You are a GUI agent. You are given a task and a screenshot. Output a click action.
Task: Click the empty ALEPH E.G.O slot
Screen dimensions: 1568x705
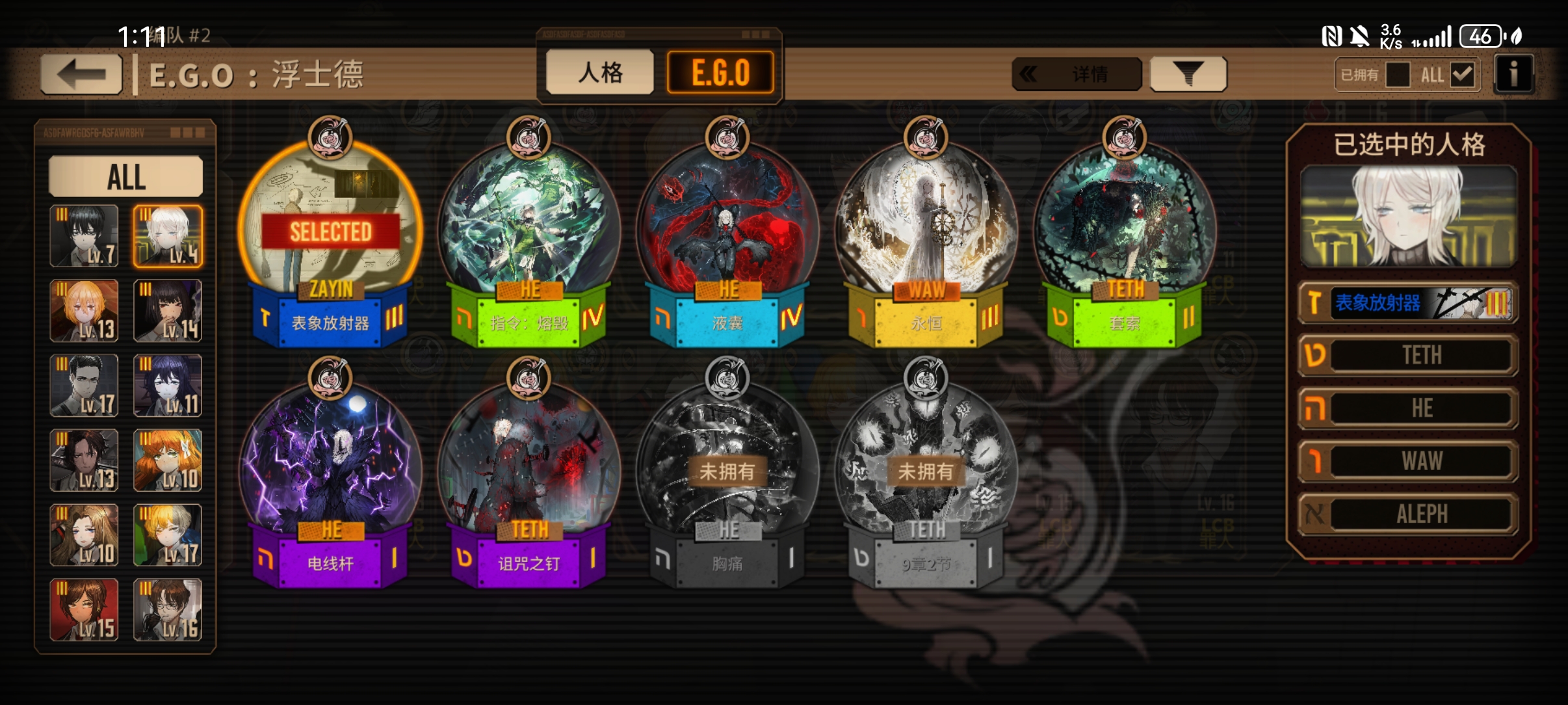tap(1409, 514)
